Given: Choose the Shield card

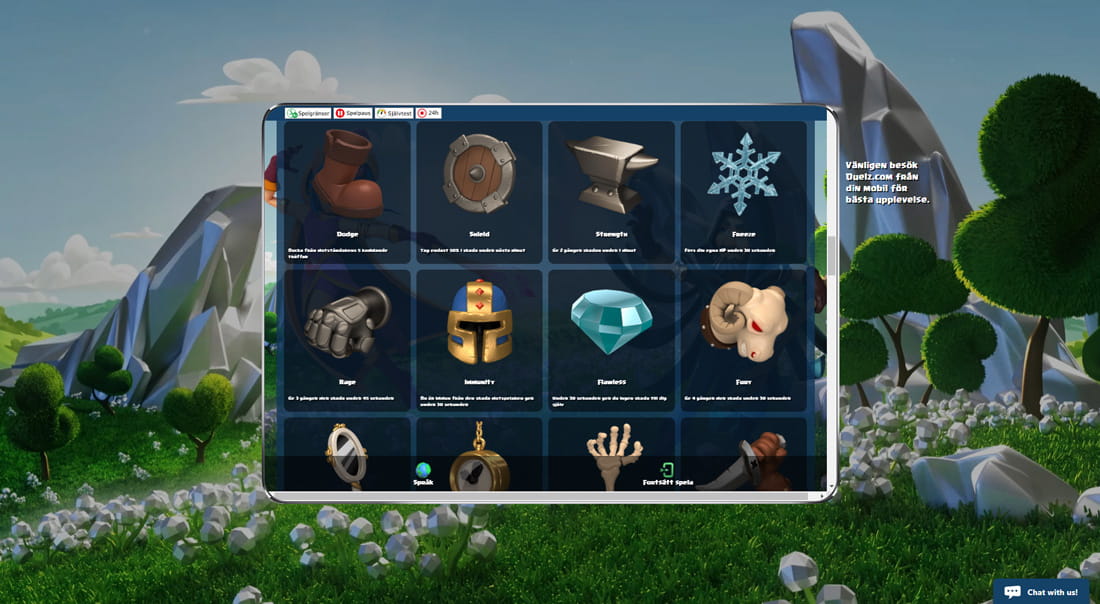Looking at the screenshot, I should point(479,192).
